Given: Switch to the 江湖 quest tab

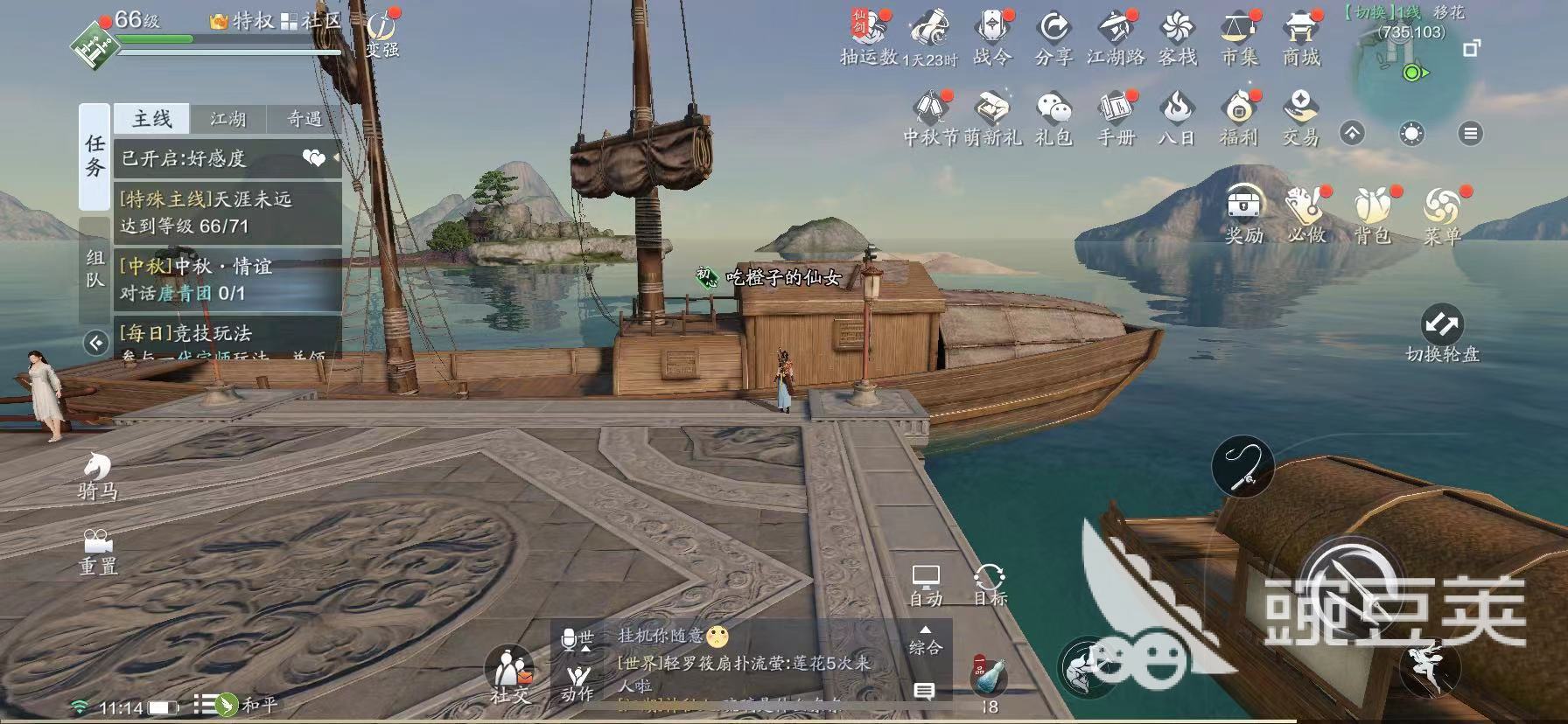Looking at the screenshot, I should (228, 119).
